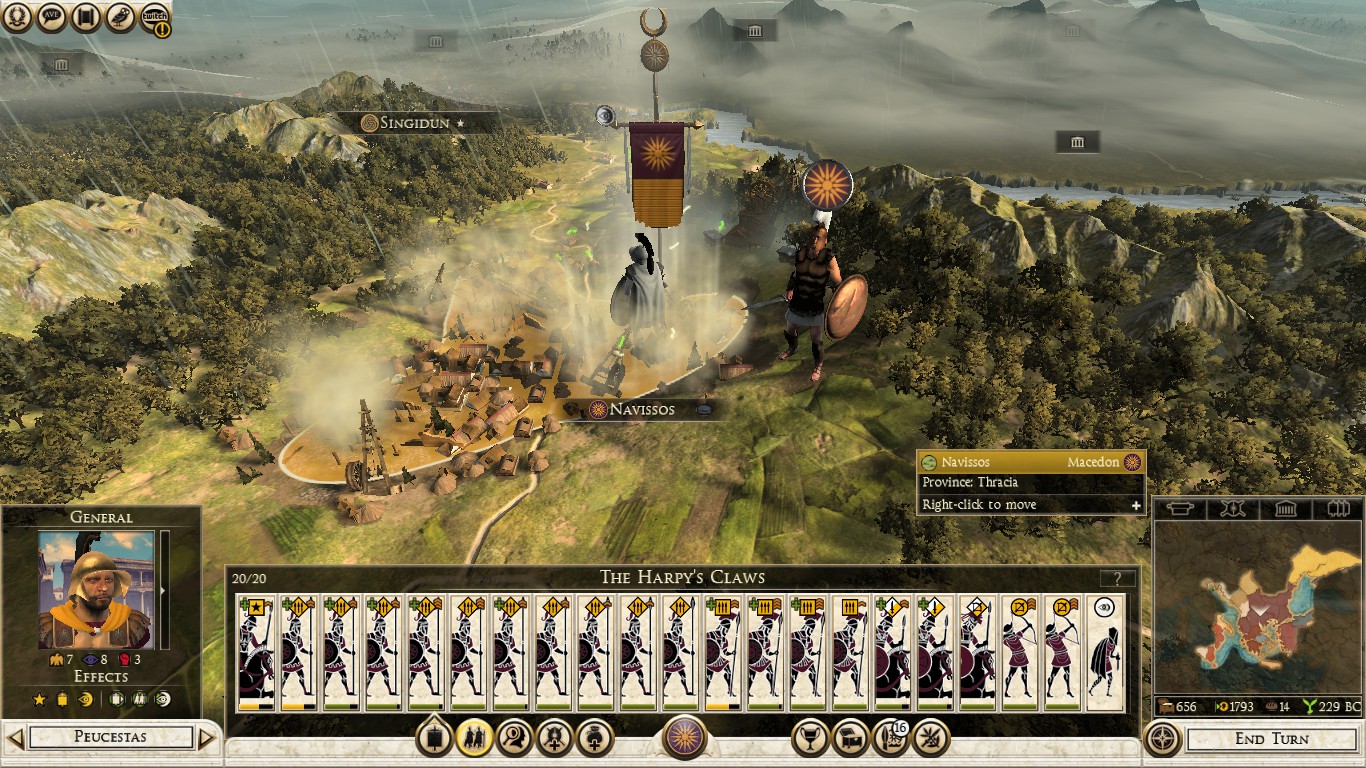Open the Twitch overlay button
Viewport: 1366px width, 768px height.
(x=155, y=17)
